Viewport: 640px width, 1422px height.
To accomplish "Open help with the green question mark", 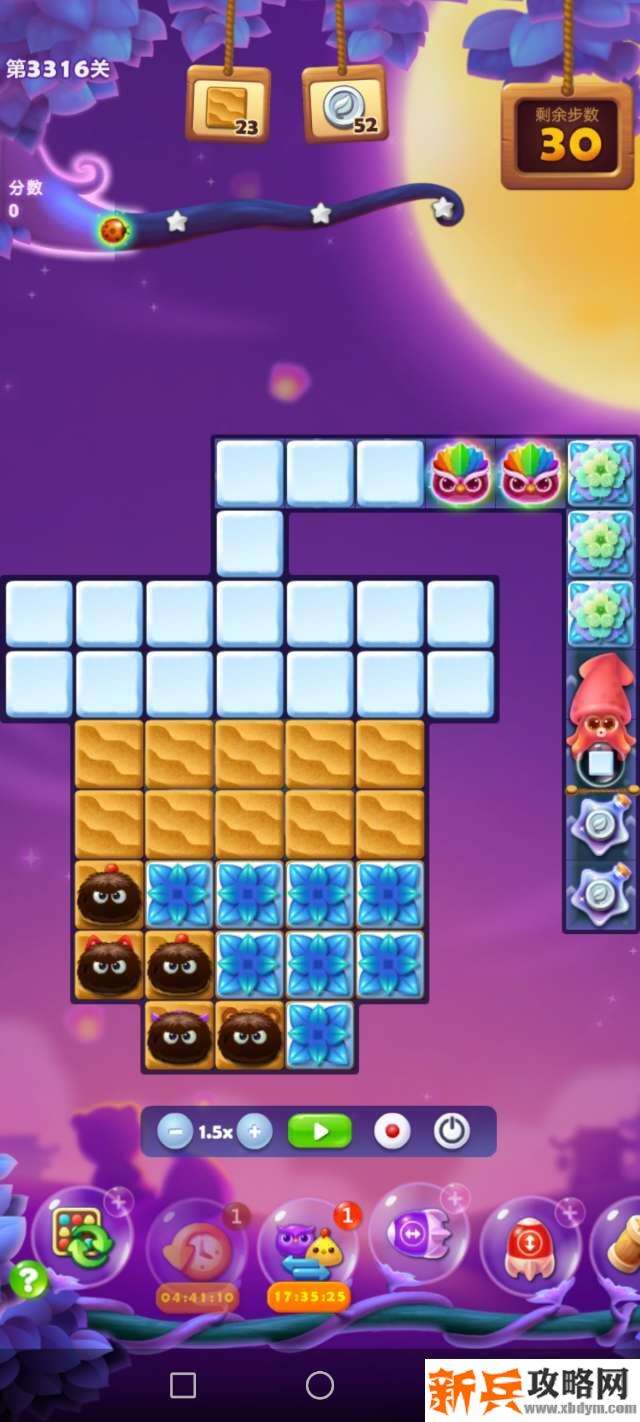I will point(28,1279).
